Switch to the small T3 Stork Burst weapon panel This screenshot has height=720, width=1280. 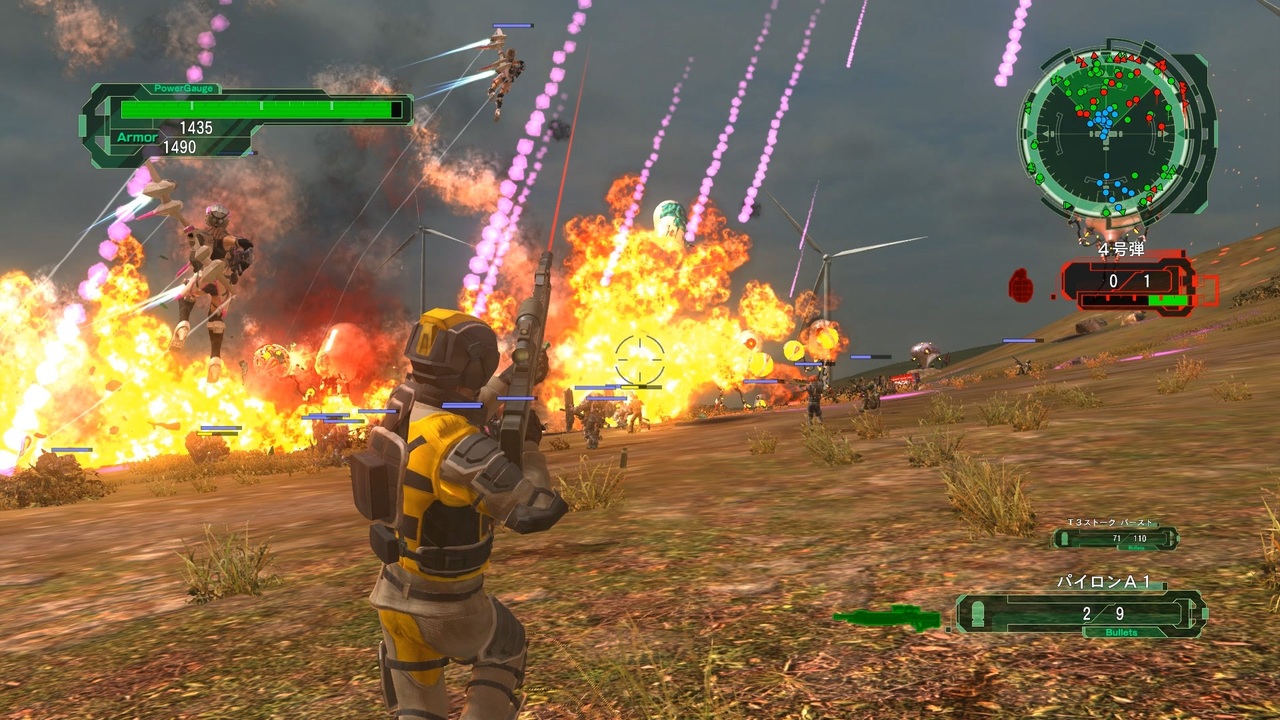1116,538
